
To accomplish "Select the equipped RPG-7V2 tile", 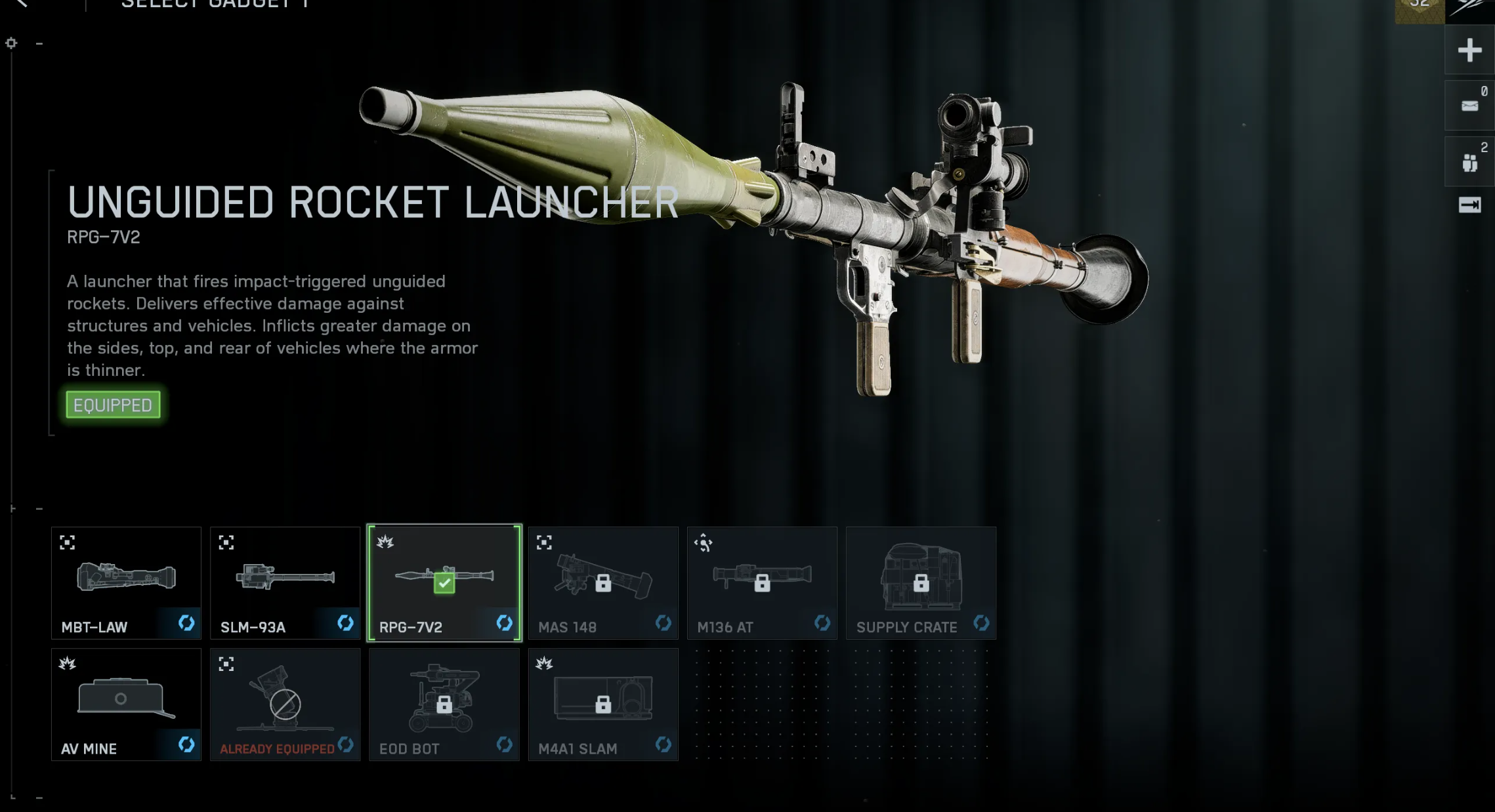I will tap(444, 582).
